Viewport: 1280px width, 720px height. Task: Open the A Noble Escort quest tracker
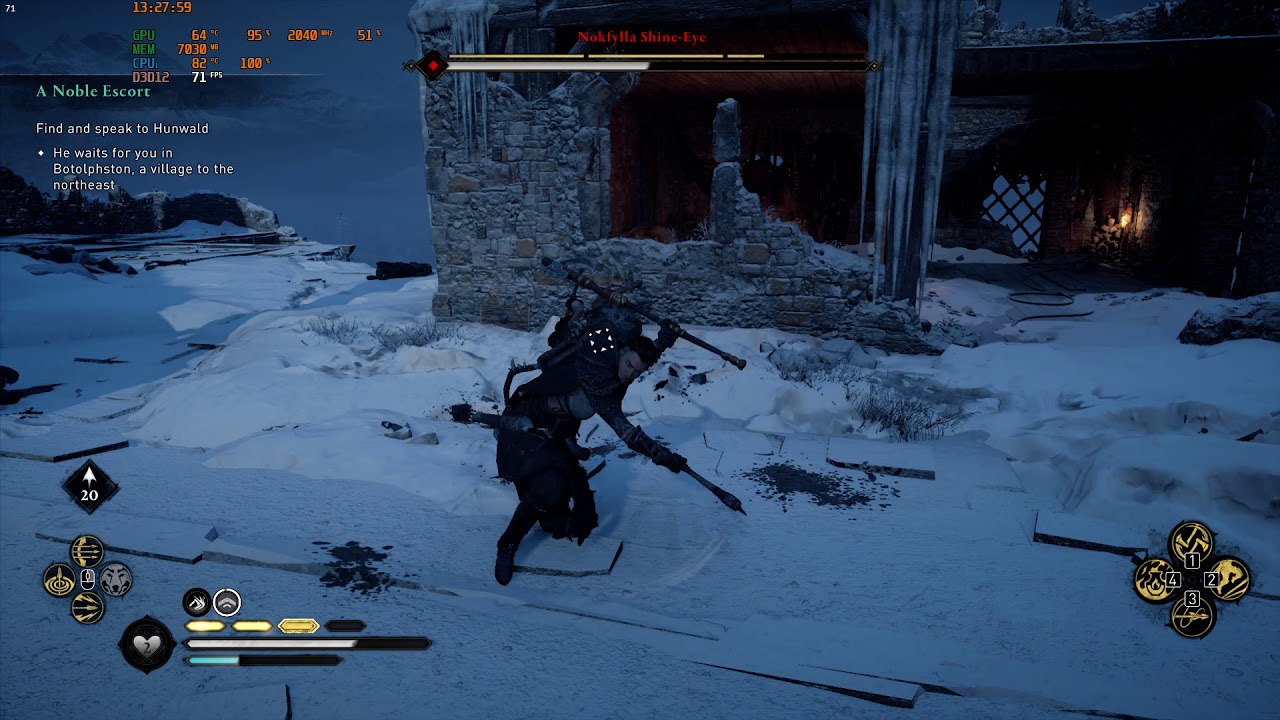click(x=93, y=91)
